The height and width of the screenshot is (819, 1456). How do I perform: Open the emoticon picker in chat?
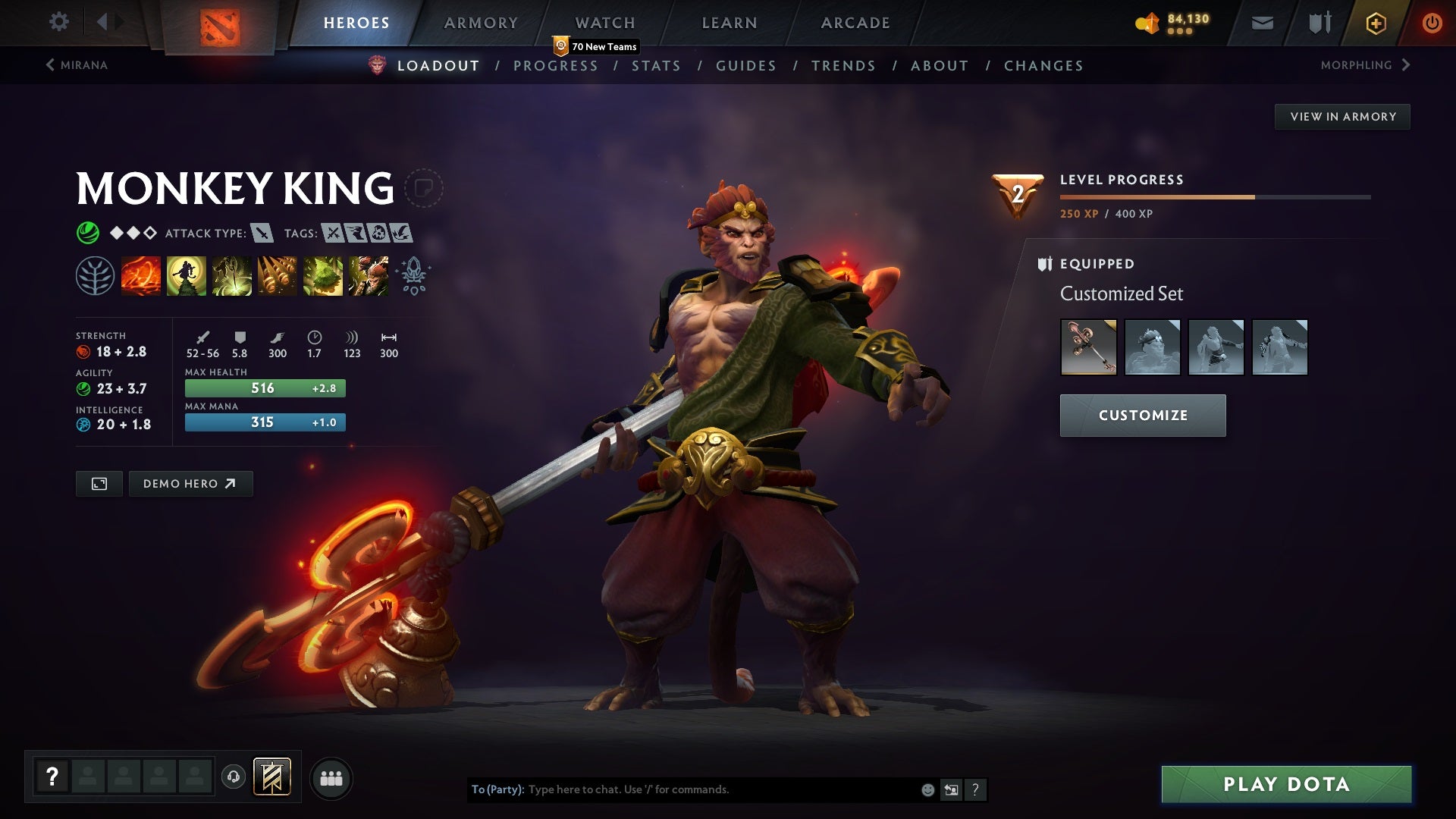927,789
